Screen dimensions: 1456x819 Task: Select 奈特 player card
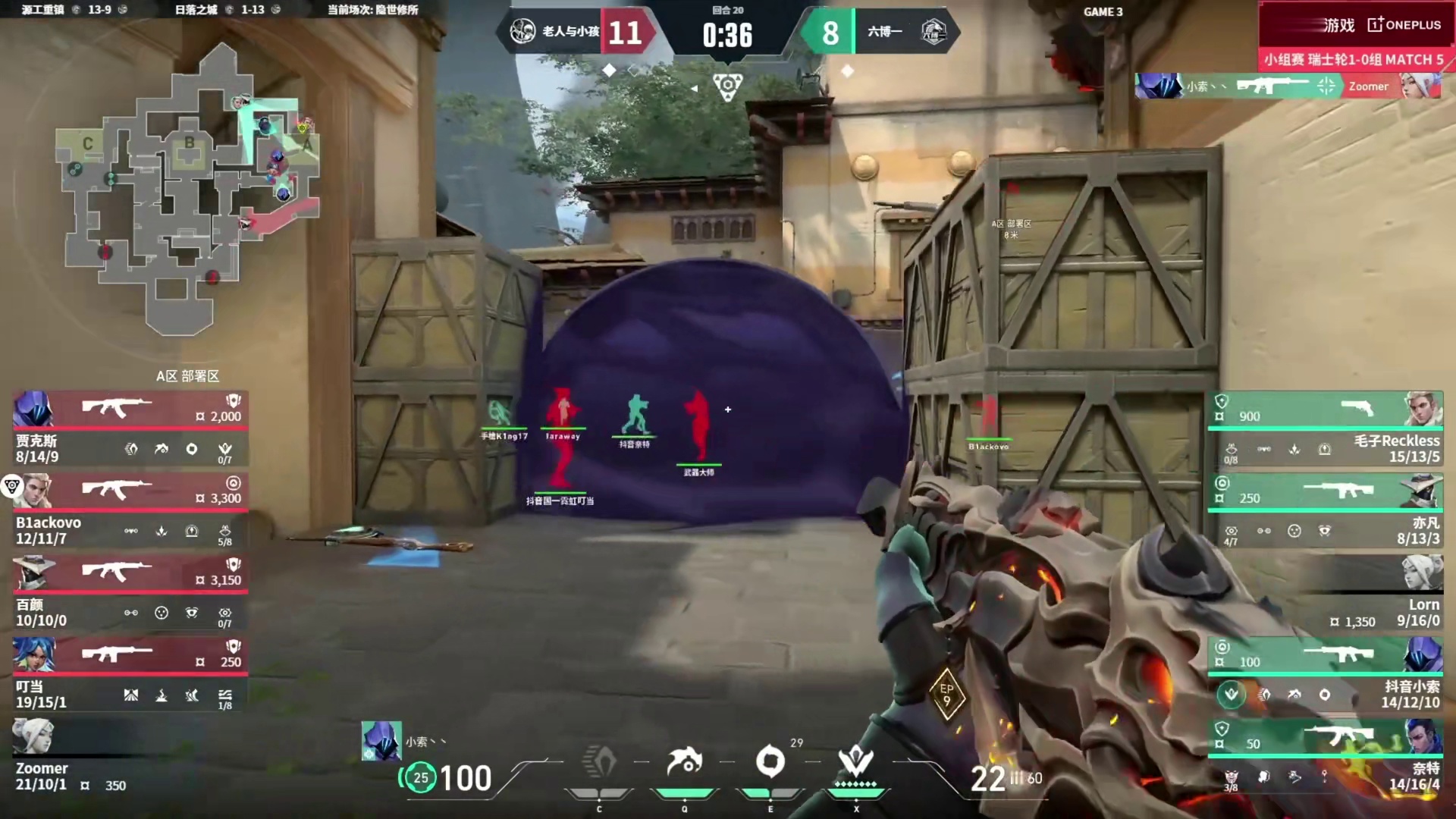pyautogui.click(x=1325, y=756)
